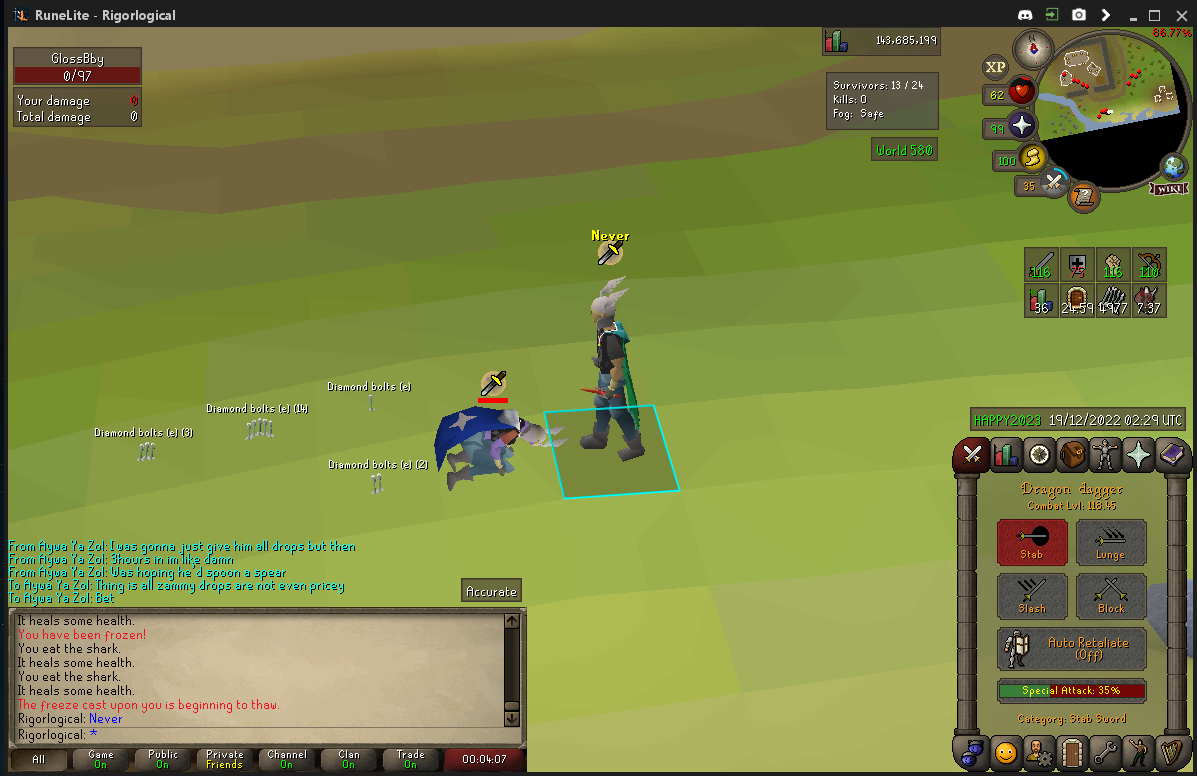Toggle run with the boot orb
Screen dimensions: 1197x776
click(x=1030, y=158)
